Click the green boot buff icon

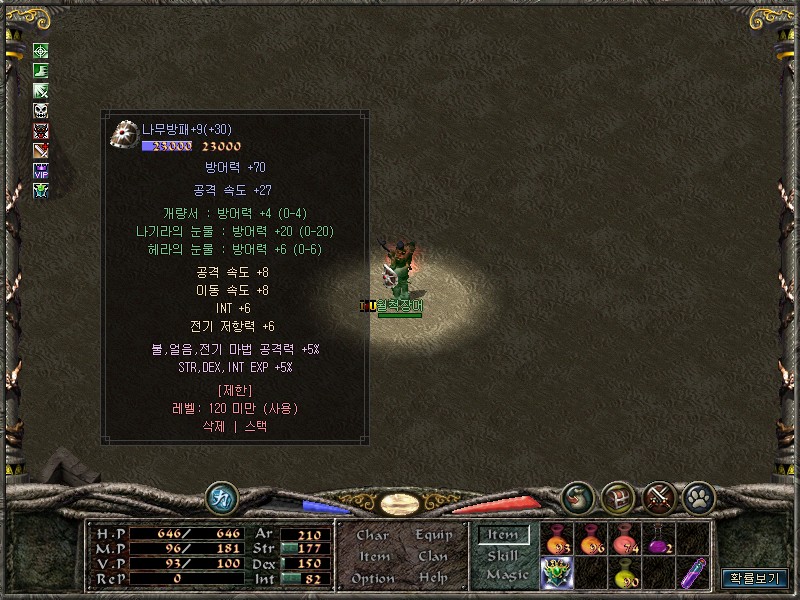coord(41,71)
